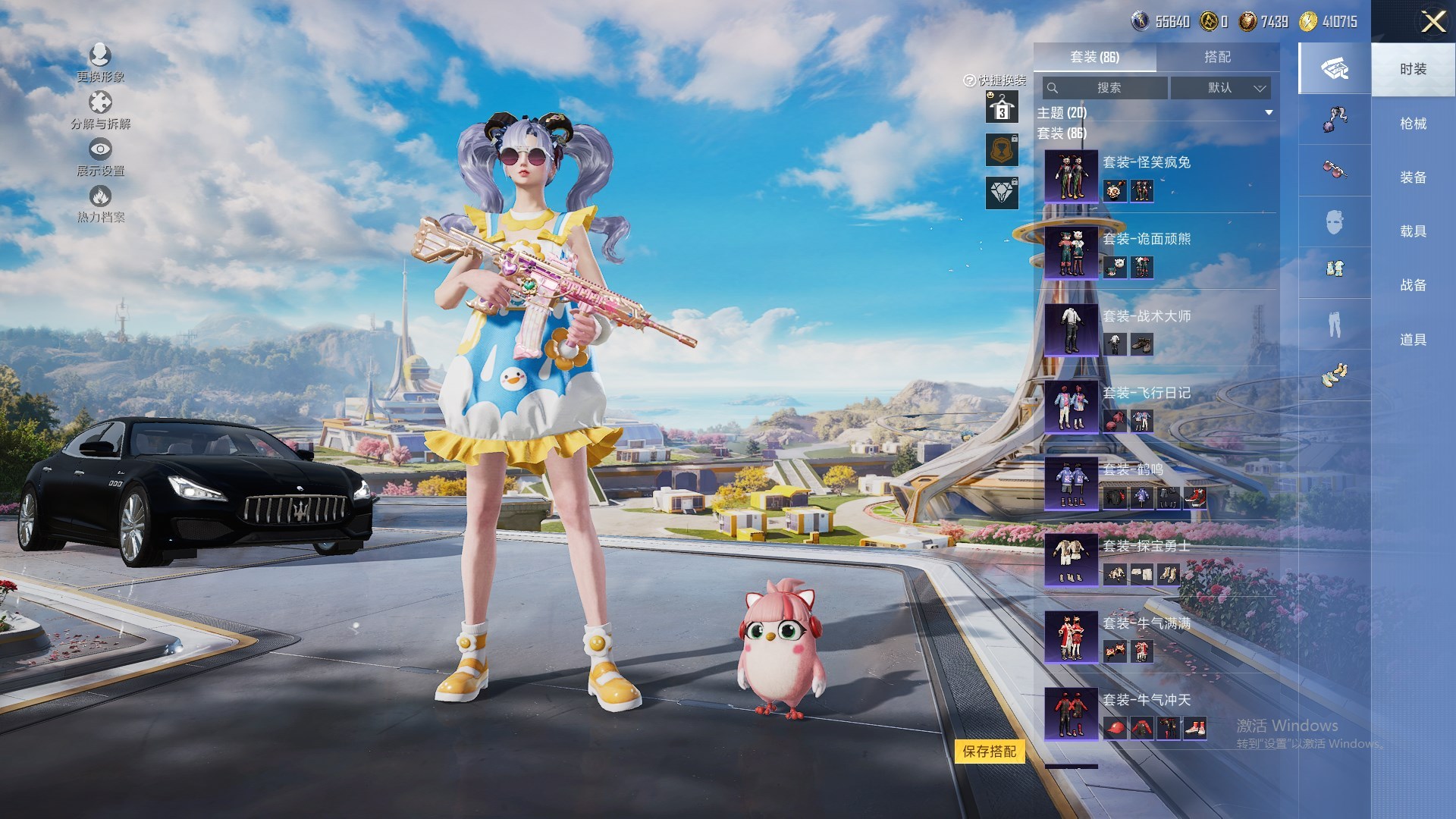The image size is (1456, 819).
Task: Click 更换形象 to change appearance
Action: (100, 62)
